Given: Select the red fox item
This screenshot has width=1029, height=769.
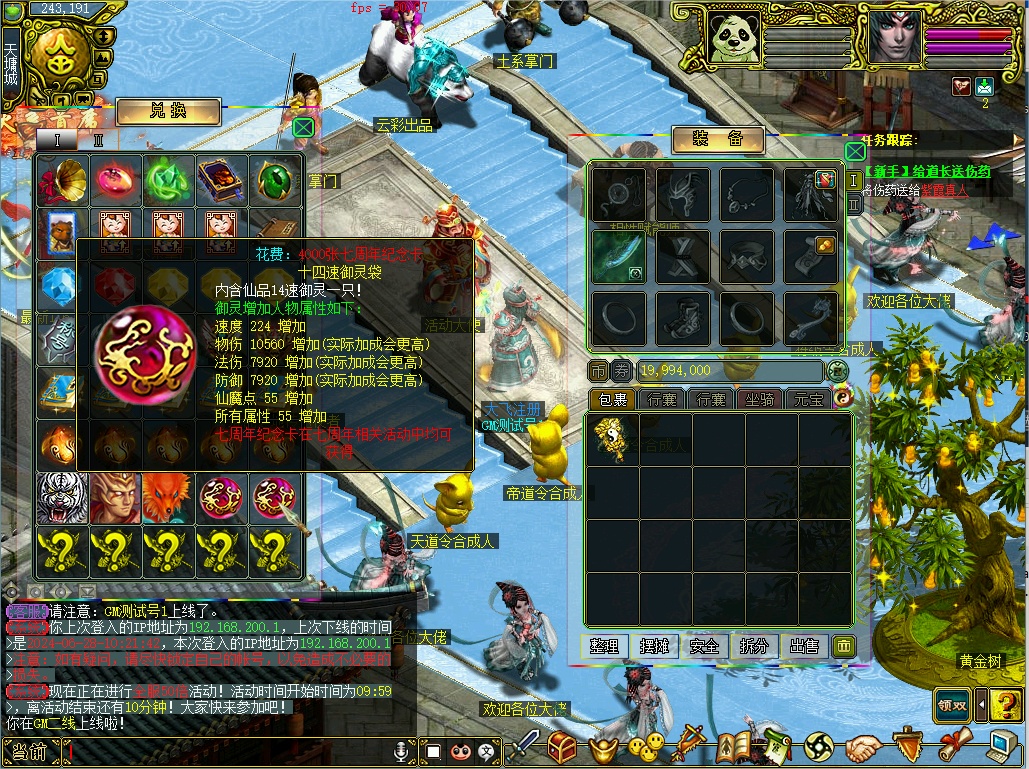Looking at the screenshot, I should click(x=168, y=498).
